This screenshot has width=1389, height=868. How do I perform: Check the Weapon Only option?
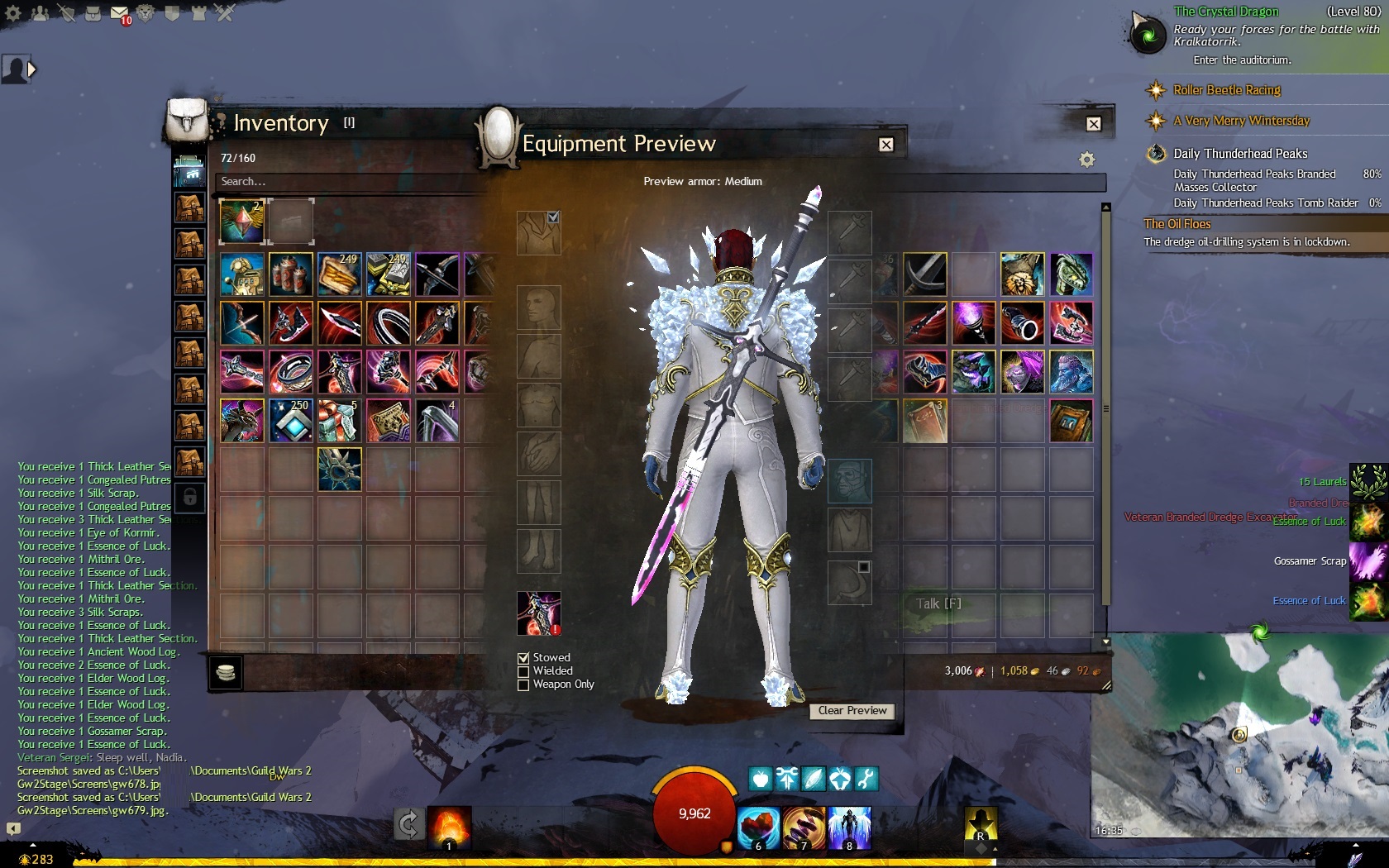(x=523, y=684)
